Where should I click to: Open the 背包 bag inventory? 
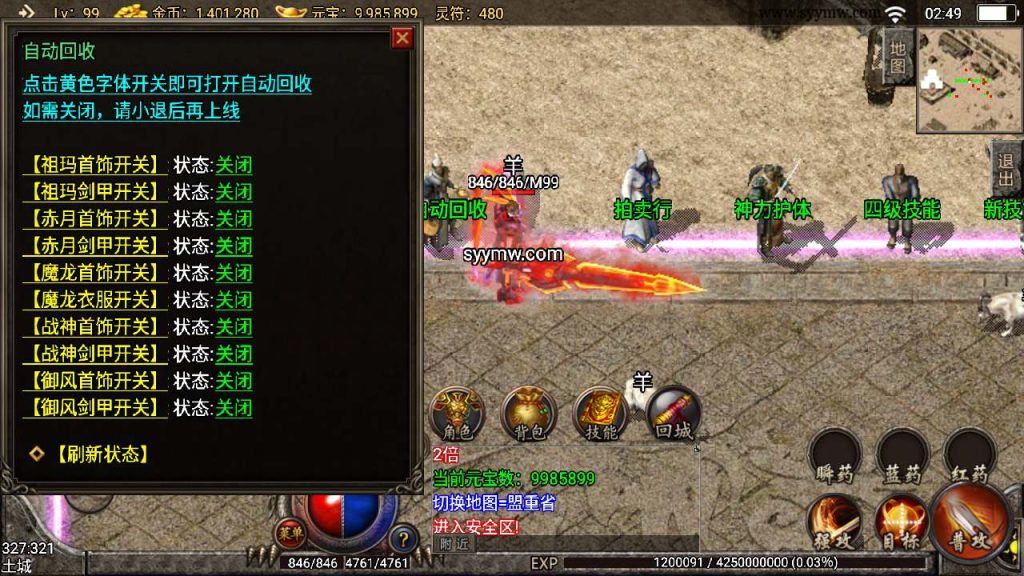pos(529,413)
